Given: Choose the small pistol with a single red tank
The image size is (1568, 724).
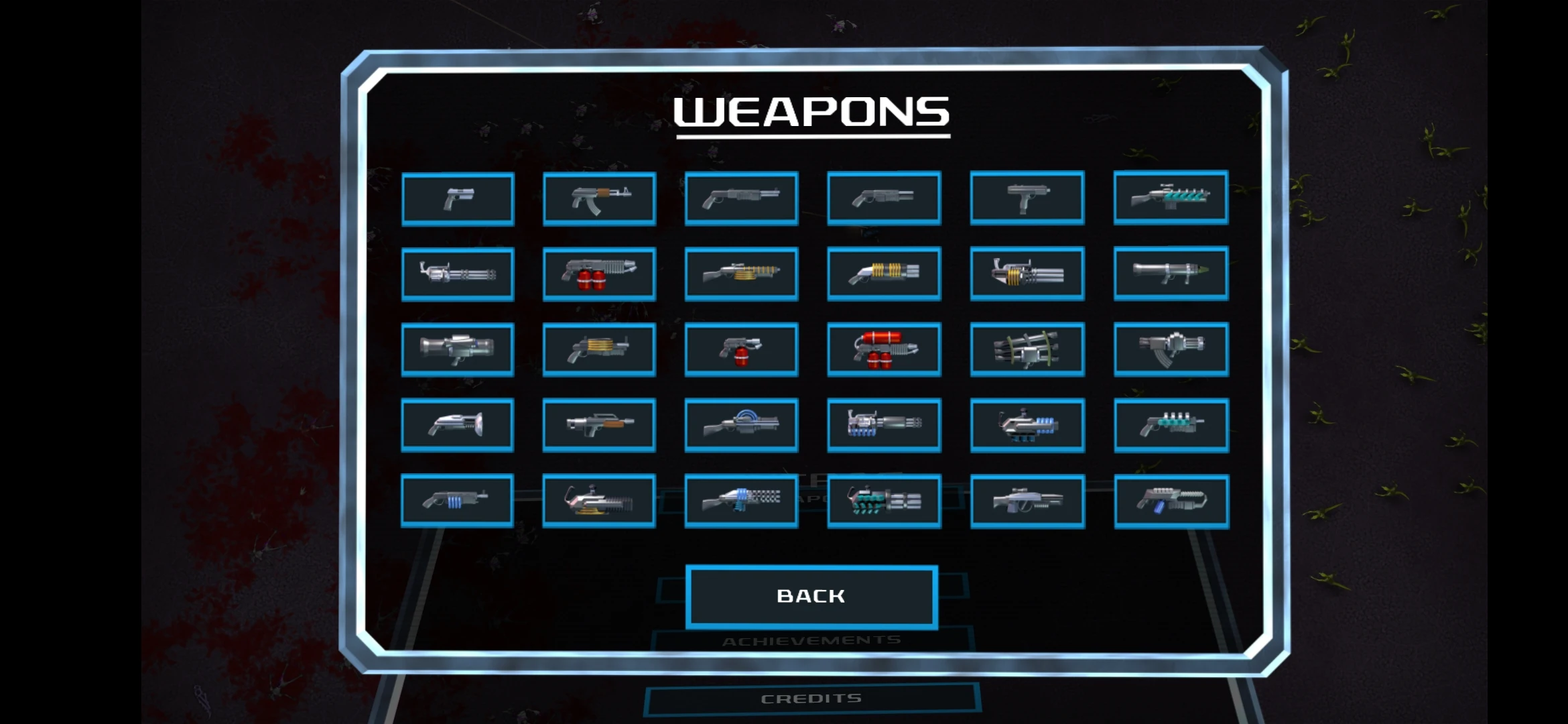Looking at the screenshot, I should [x=741, y=349].
